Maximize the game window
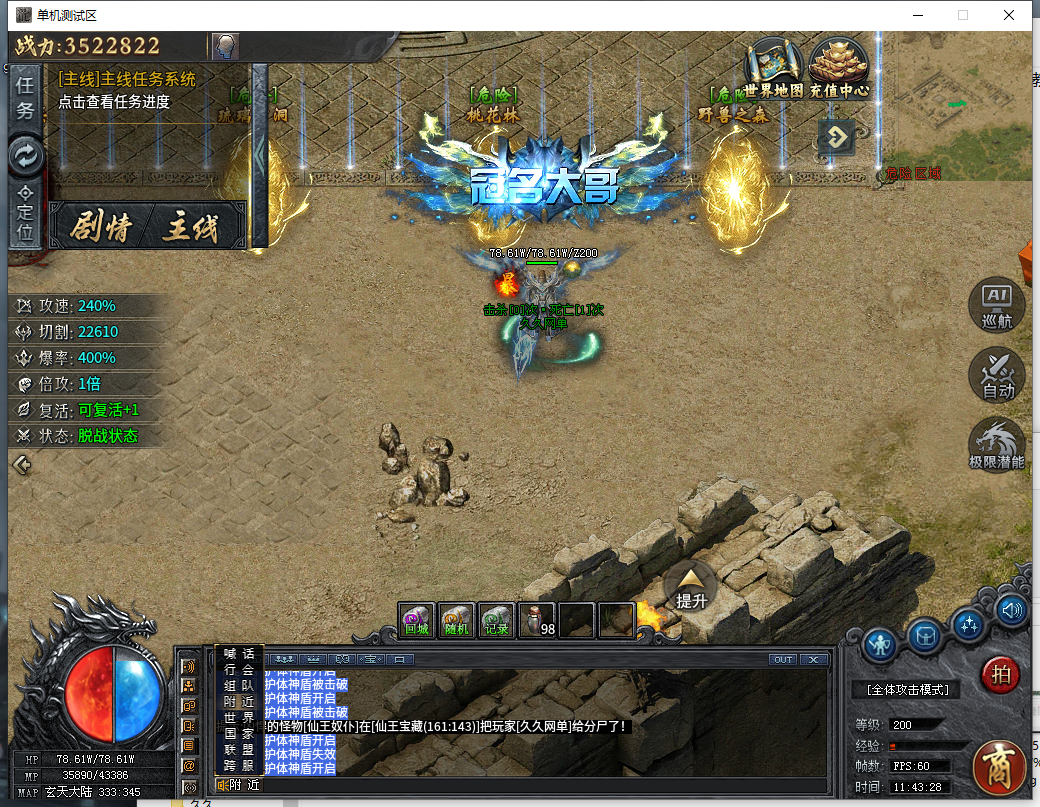The height and width of the screenshot is (807, 1040). click(x=963, y=15)
